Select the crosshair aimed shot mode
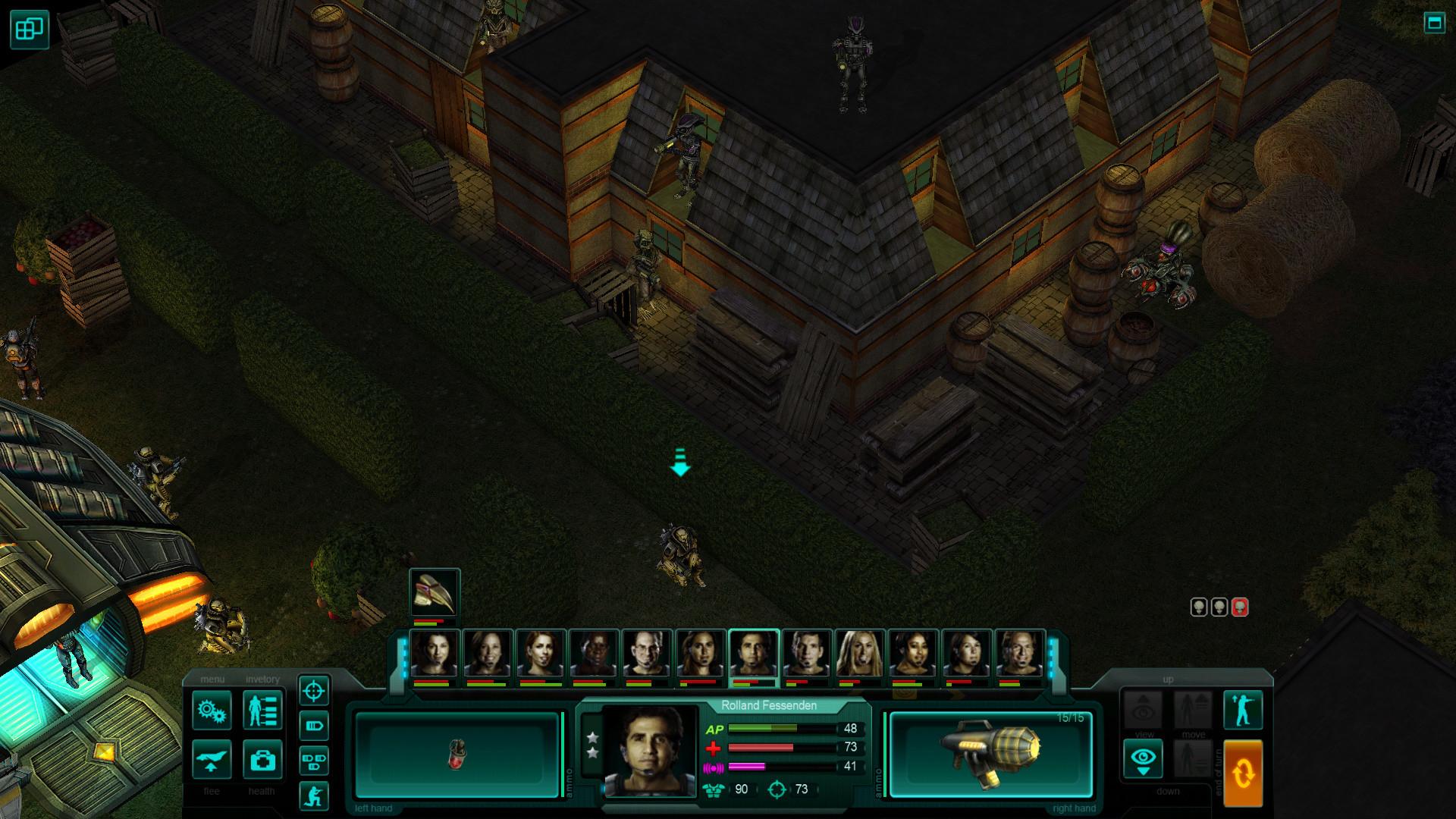This screenshot has width=1456, height=819. (314, 691)
